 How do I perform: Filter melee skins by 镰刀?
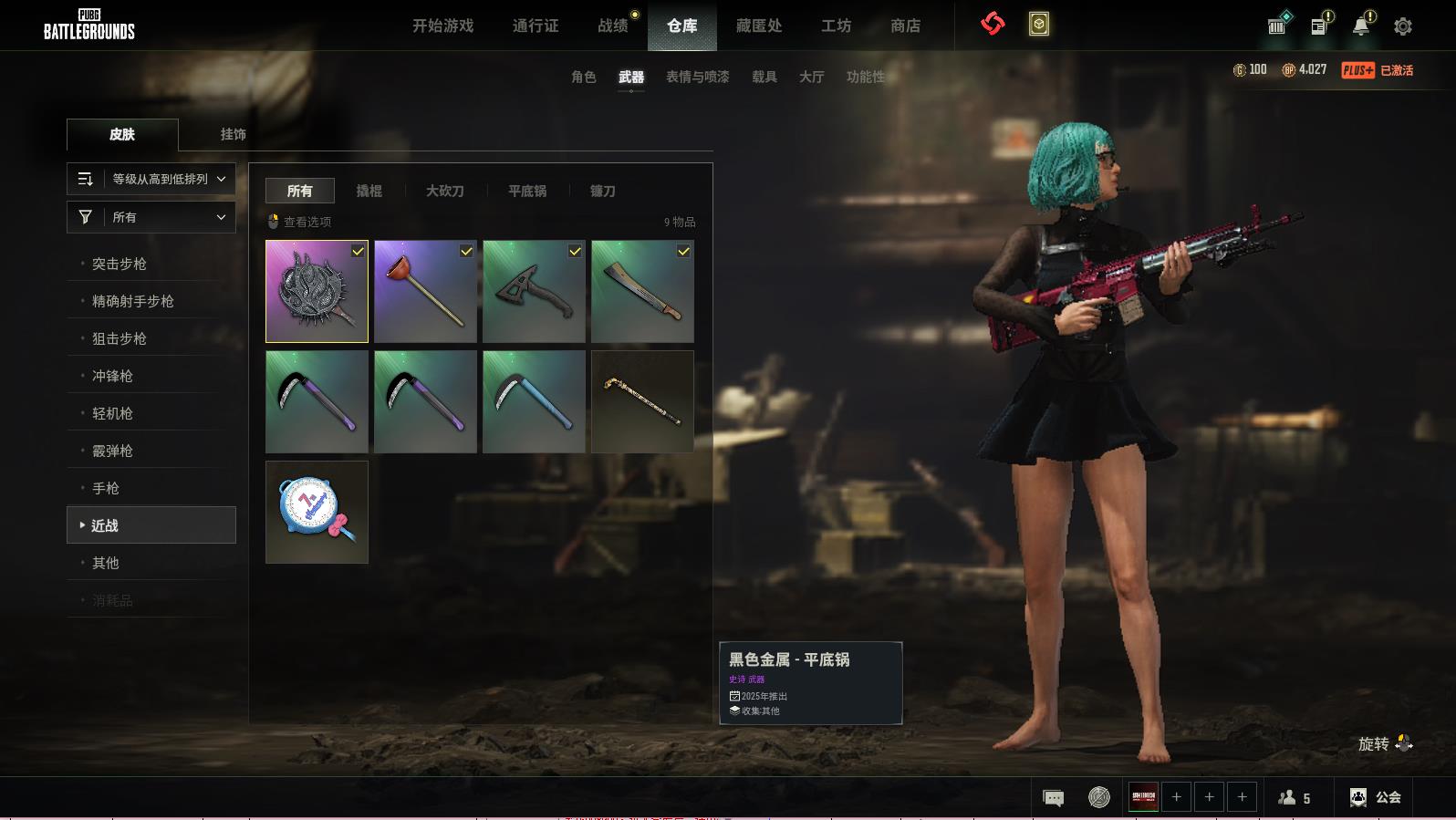coord(602,191)
